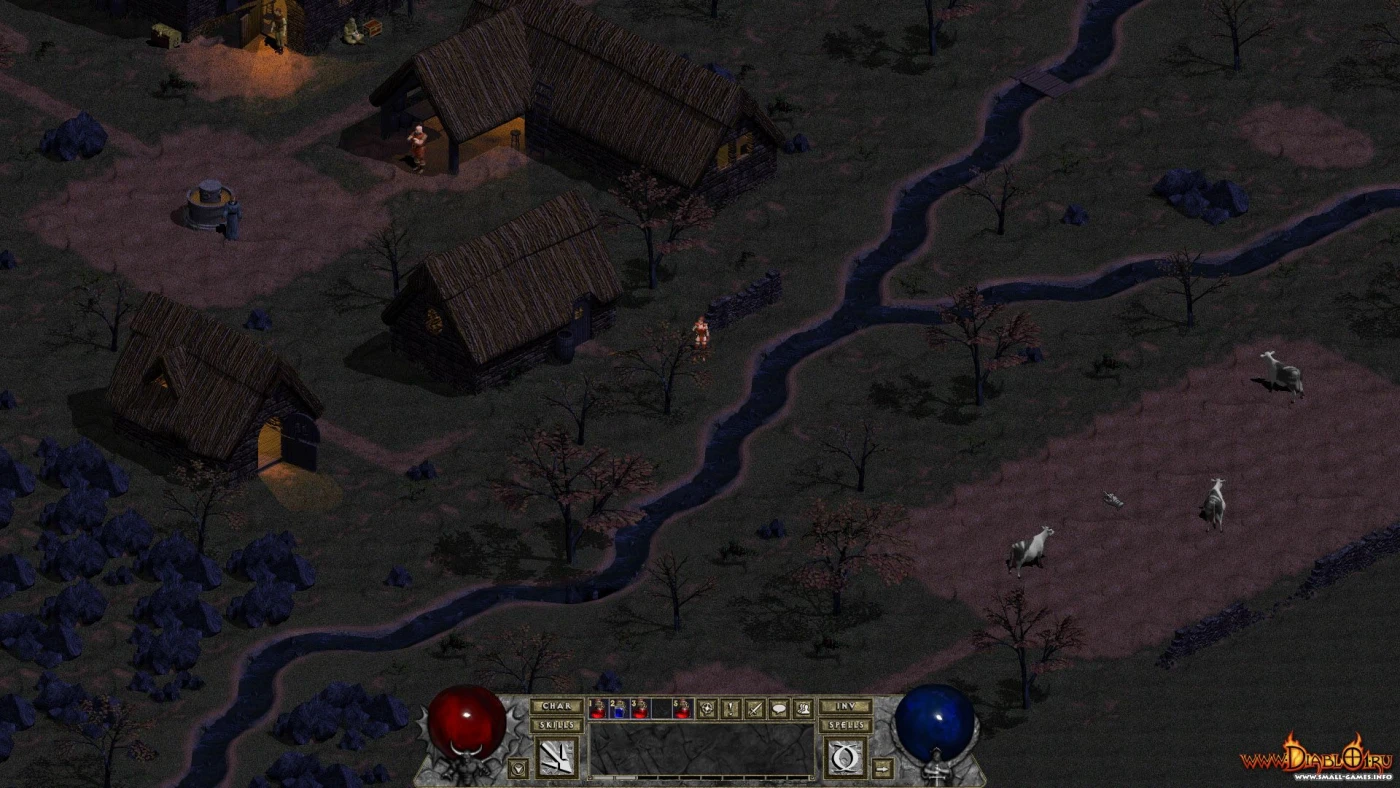Click the small right-arrow button near the blue orb
This screenshot has width=1400, height=788.
pos(883,768)
